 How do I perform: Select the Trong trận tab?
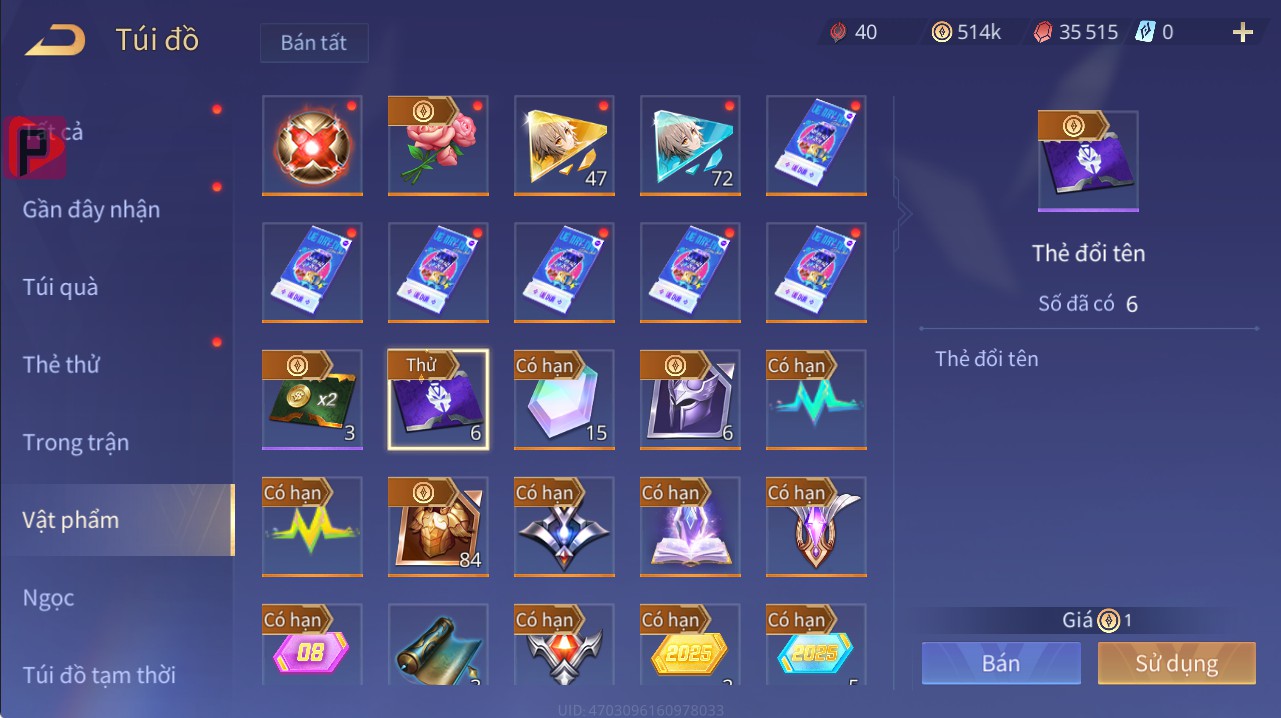tap(76, 442)
